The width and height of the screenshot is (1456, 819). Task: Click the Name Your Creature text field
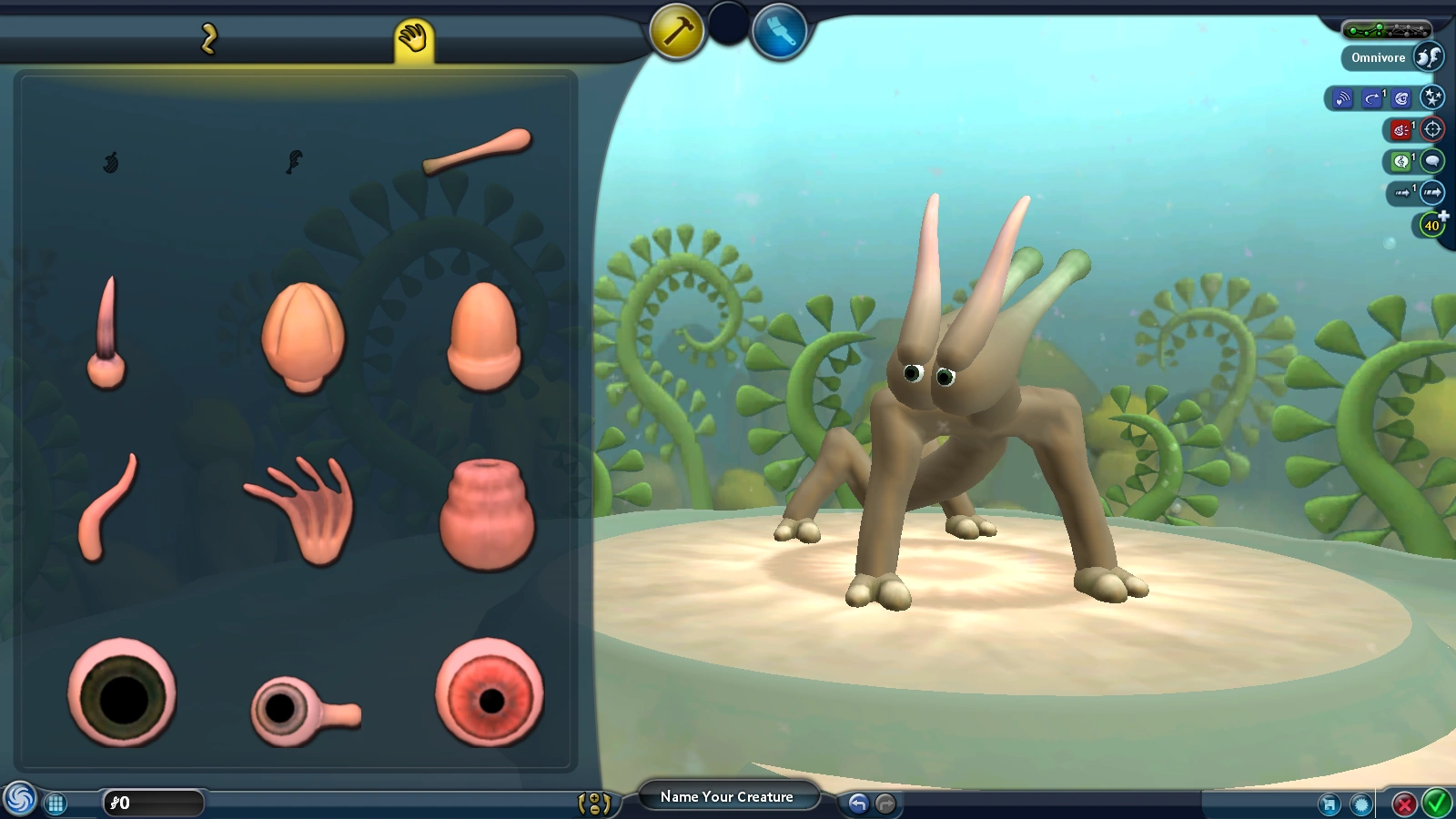pyautogui.click(x=728, y=796)
